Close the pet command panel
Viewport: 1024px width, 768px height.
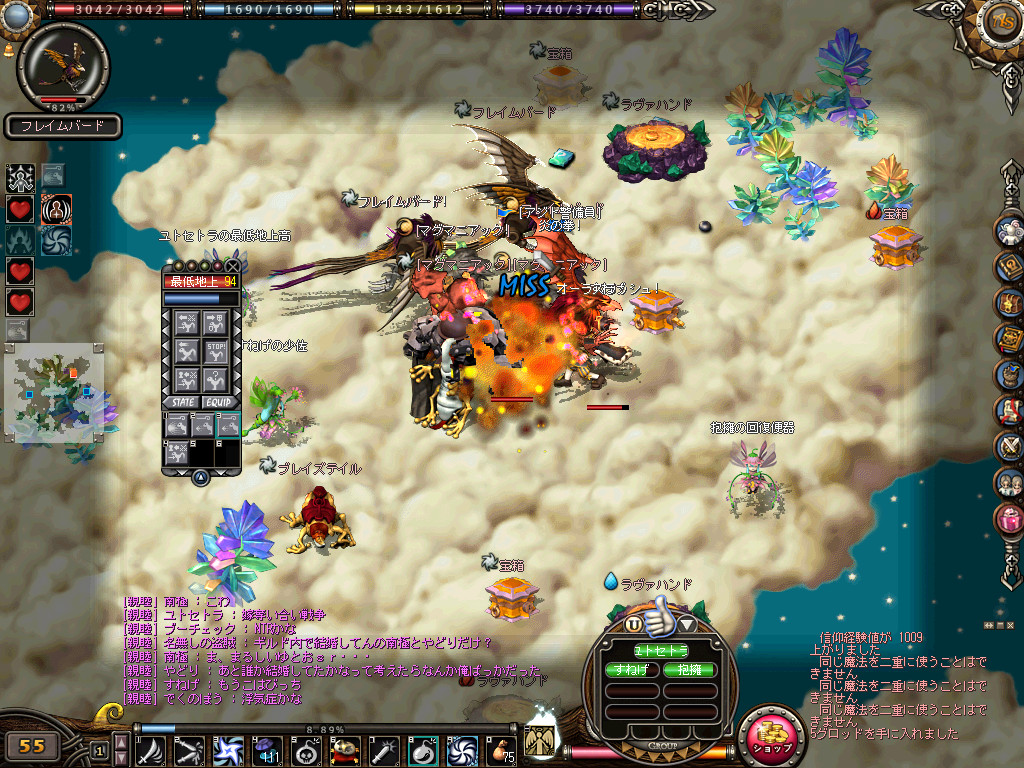point(233,266)
